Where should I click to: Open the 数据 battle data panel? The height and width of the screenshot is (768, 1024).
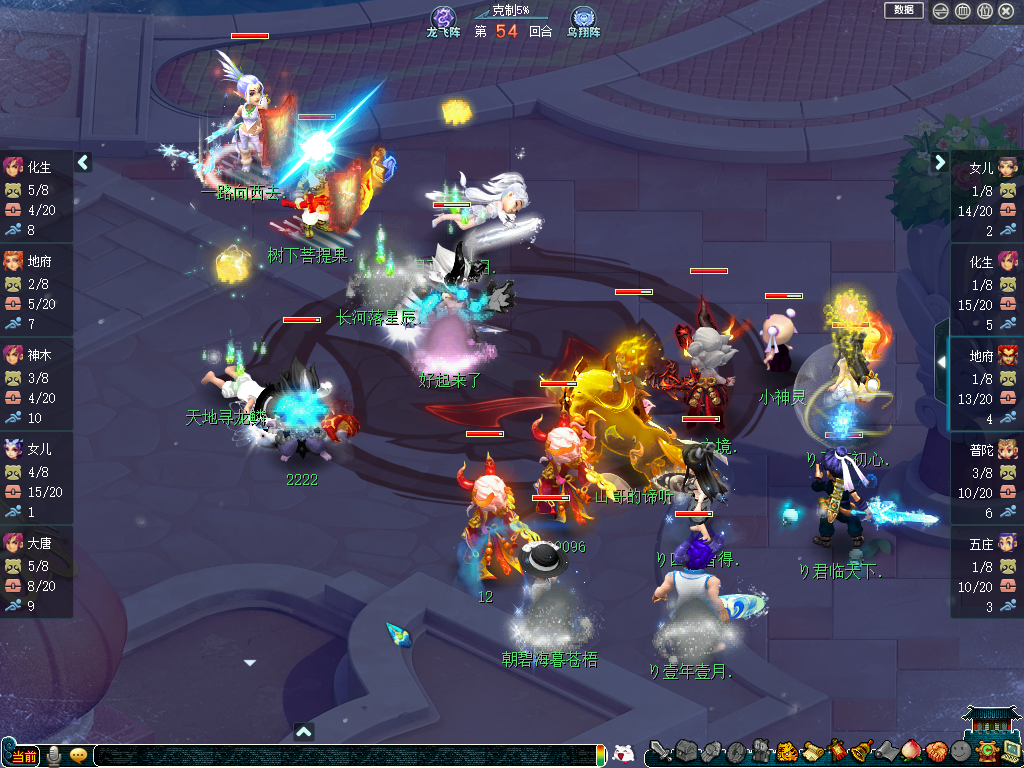[x=903, y=10]
